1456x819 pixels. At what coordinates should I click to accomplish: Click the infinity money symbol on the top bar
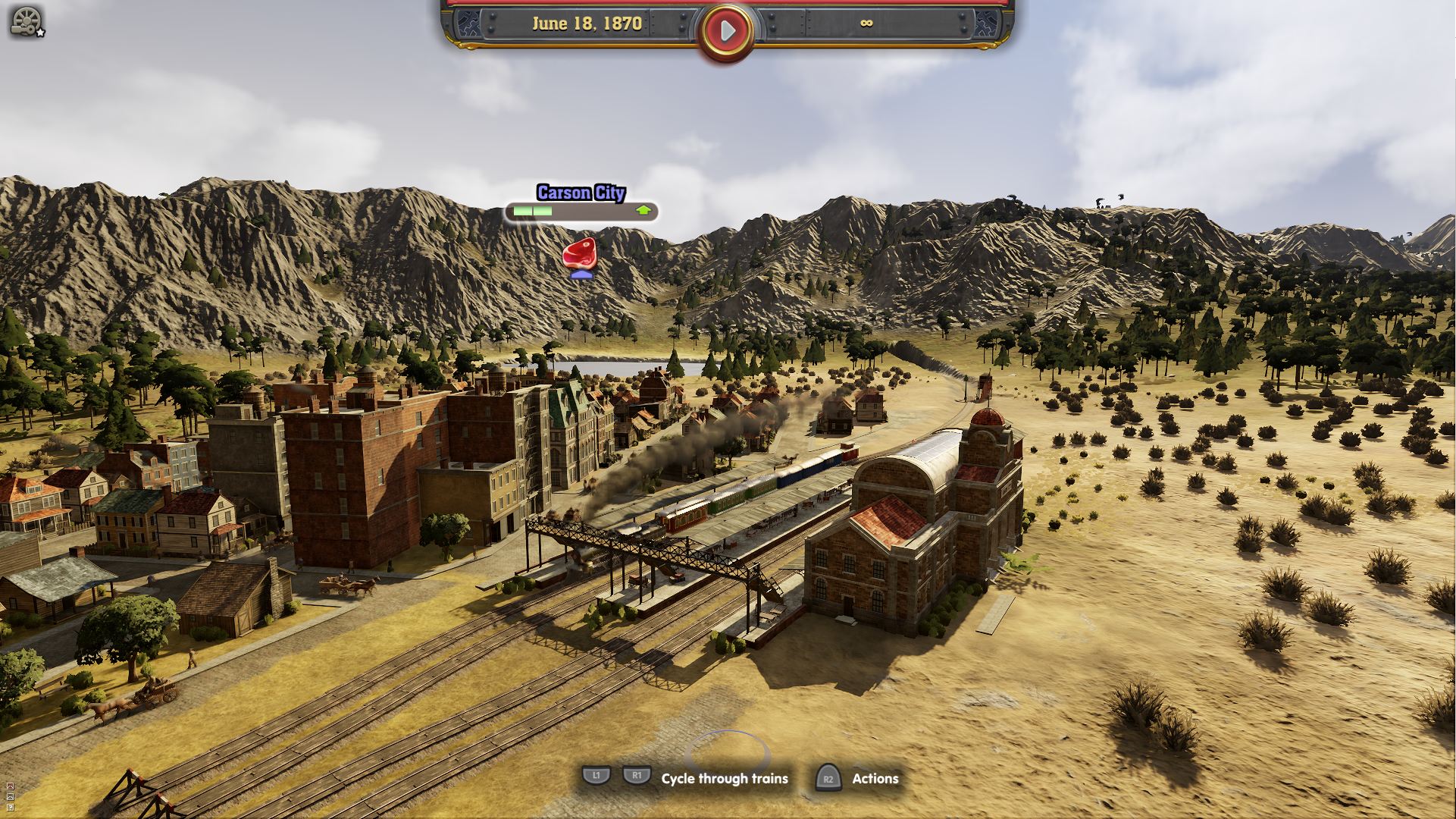tap(866, 23)
